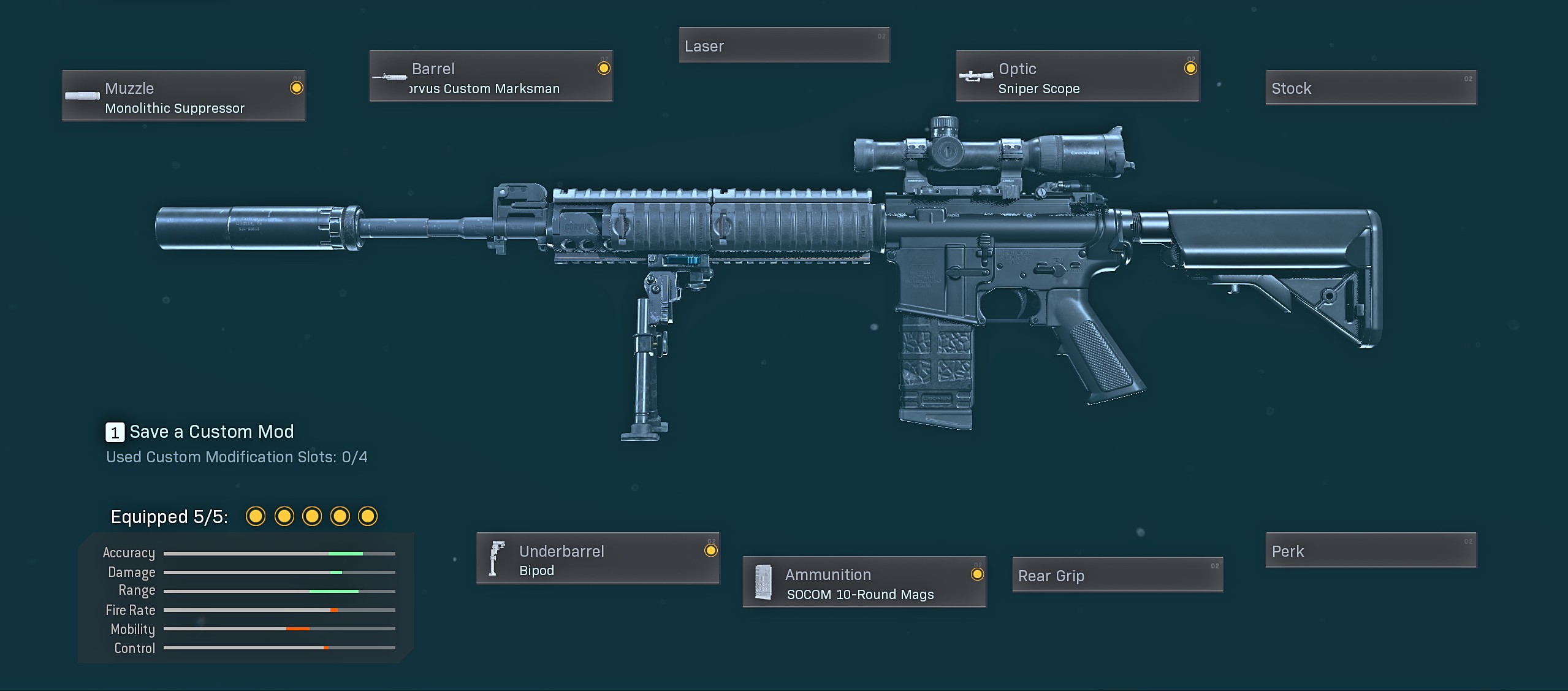Open Ammunition slot with SOCOM 10-Round Mags
The width and height of the screenshot is (1568, 691).
(x=864, y=582)
